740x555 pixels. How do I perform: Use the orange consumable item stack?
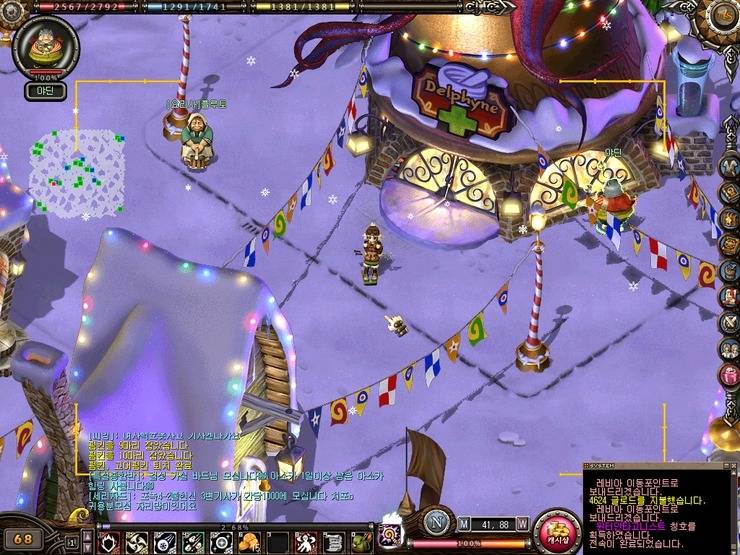coord(249,542)
